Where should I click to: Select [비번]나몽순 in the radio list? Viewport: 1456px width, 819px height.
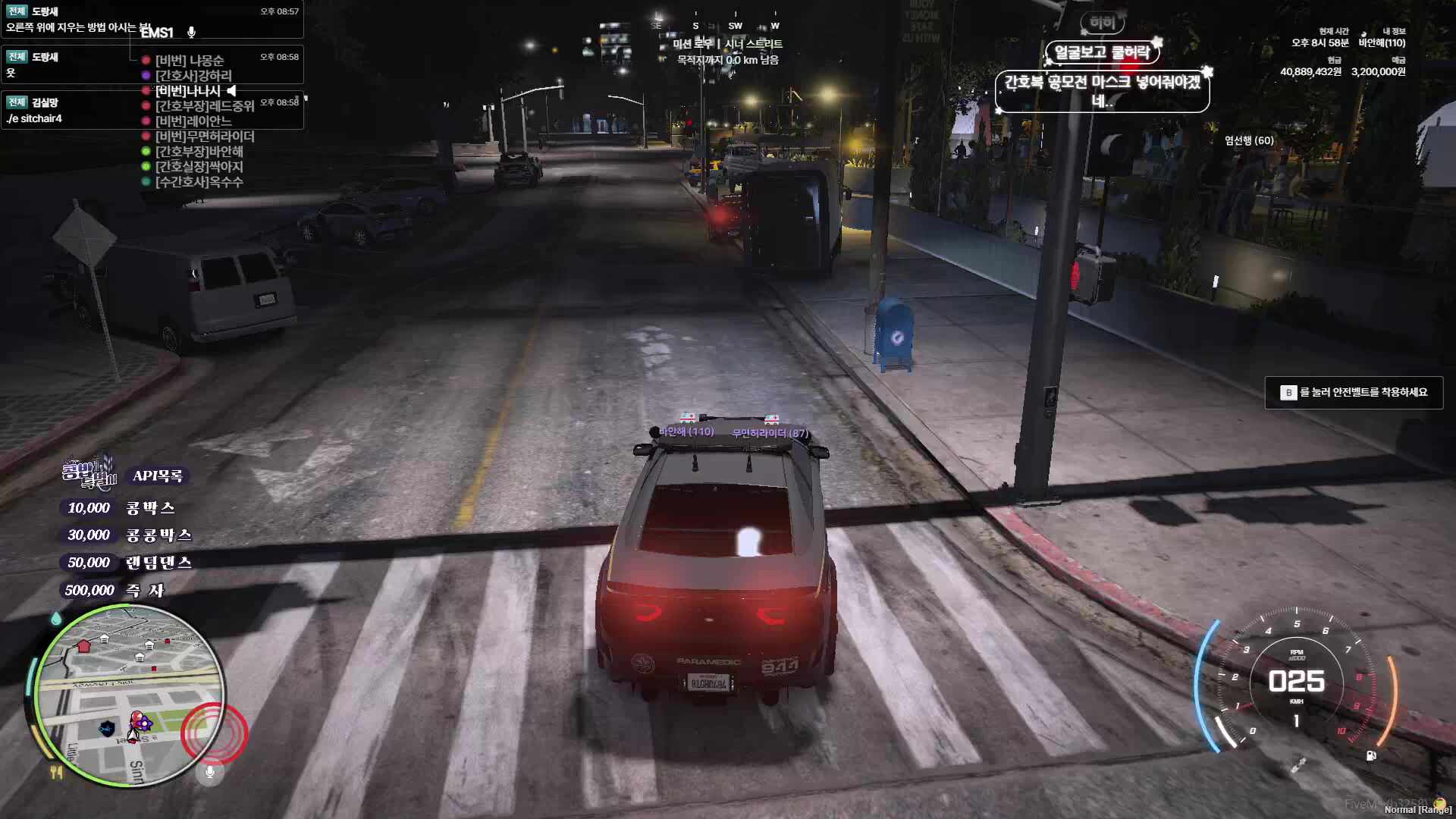(x=190, y=61)
